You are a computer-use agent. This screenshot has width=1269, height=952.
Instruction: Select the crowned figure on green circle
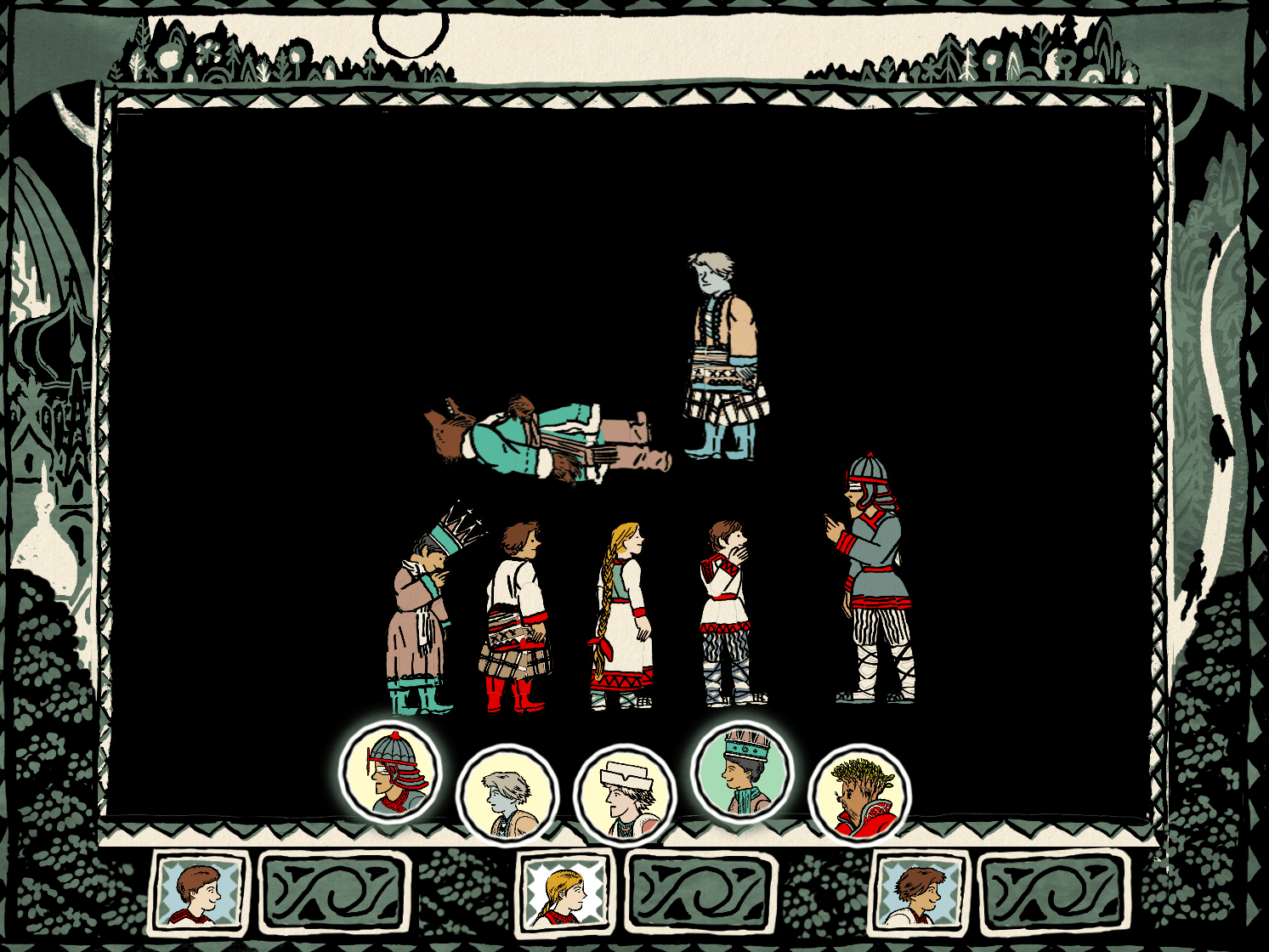pyautogui.click(x=743, y=772)
